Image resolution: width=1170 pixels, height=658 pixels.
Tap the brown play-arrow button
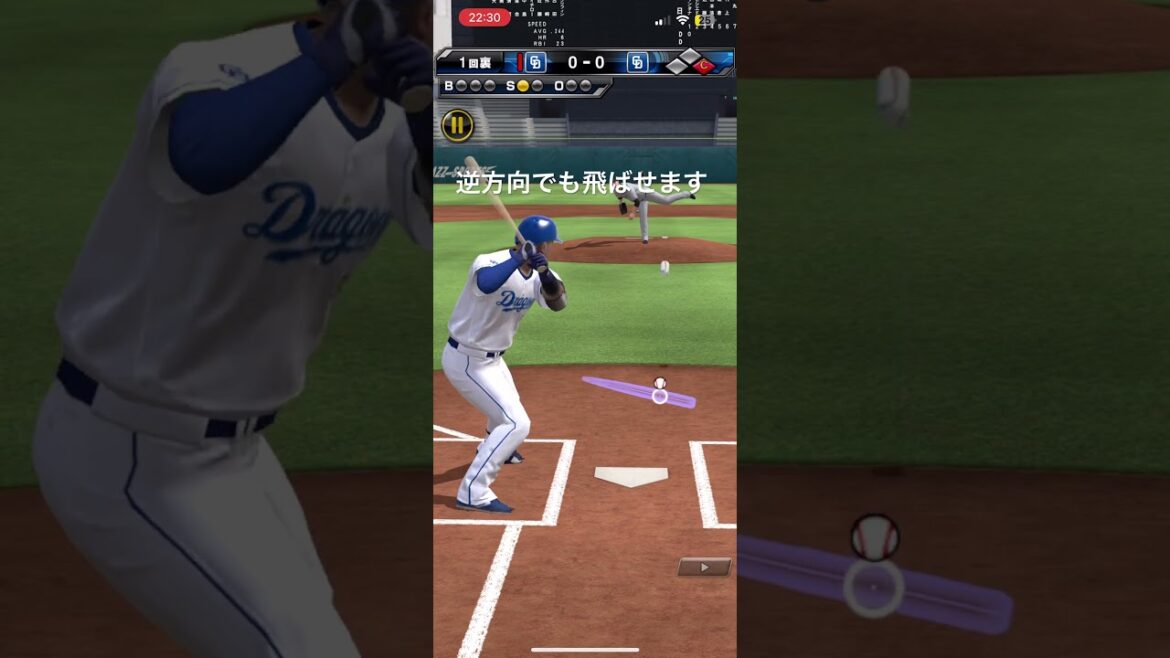pos(704,567)
